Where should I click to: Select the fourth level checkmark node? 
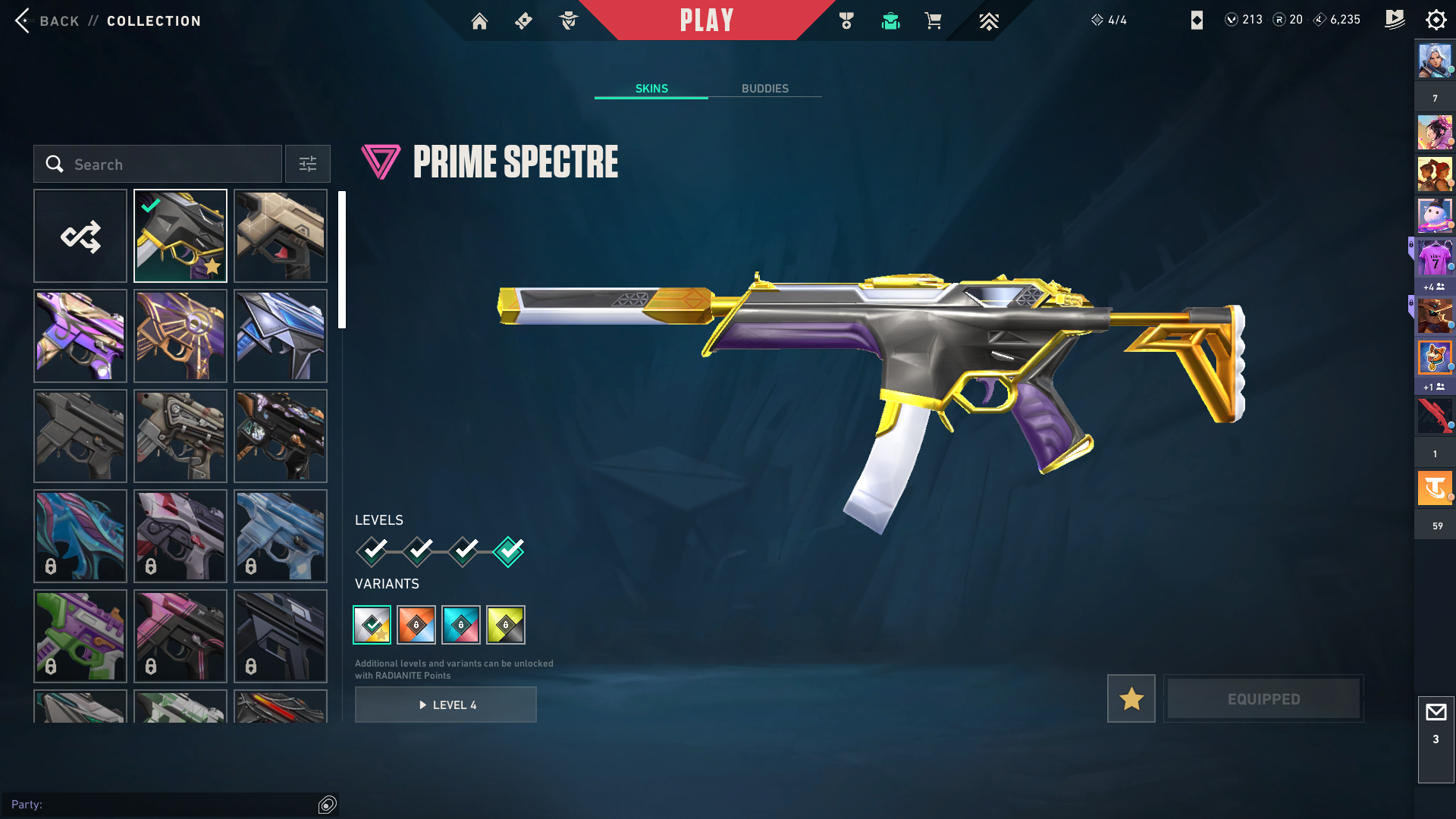[x=509, y=551]
